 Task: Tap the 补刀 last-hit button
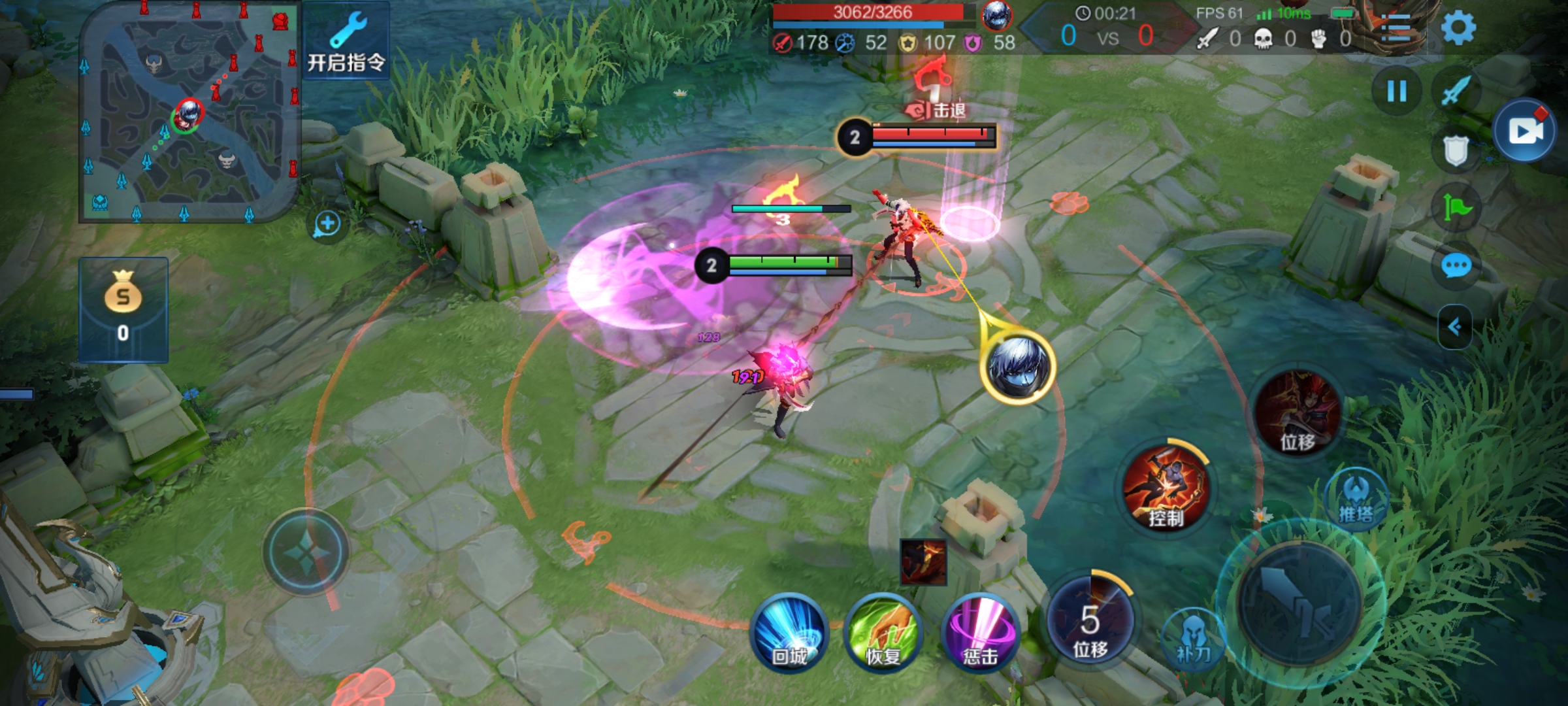1193,639
